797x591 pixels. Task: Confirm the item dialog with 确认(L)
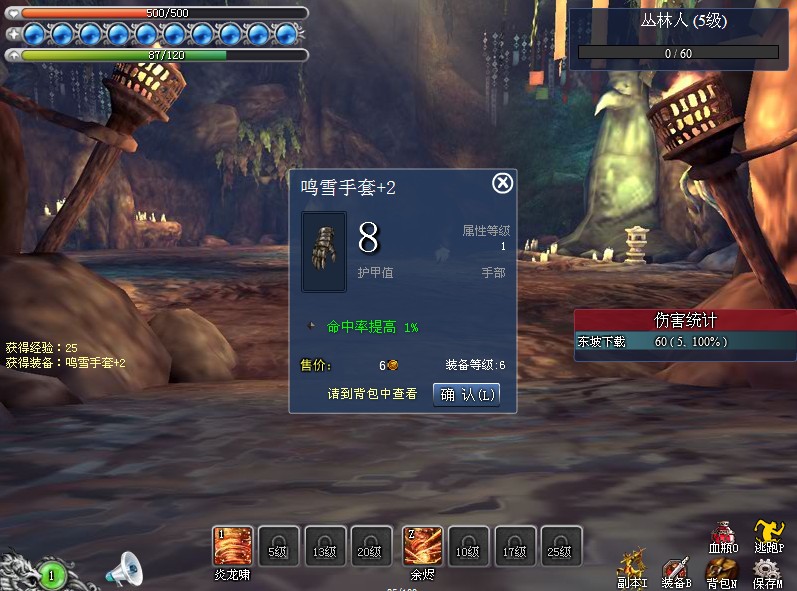pos(466,394)
